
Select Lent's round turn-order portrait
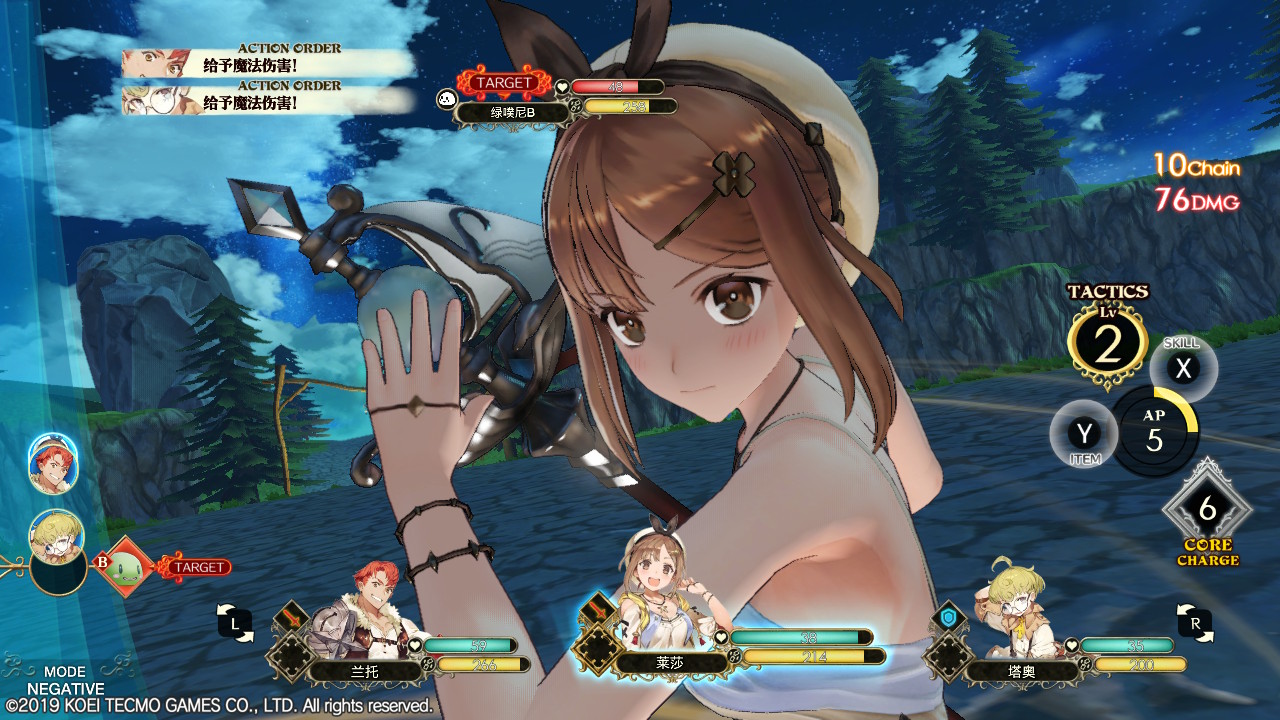tap(53, 464)
